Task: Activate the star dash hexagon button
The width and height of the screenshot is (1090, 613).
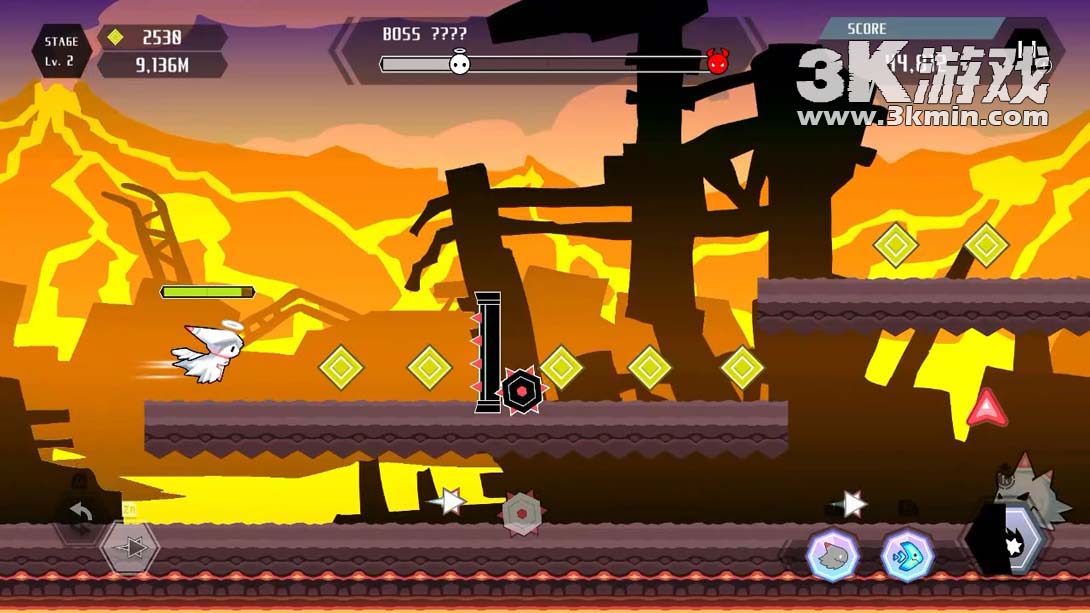Action: (131, 548)
